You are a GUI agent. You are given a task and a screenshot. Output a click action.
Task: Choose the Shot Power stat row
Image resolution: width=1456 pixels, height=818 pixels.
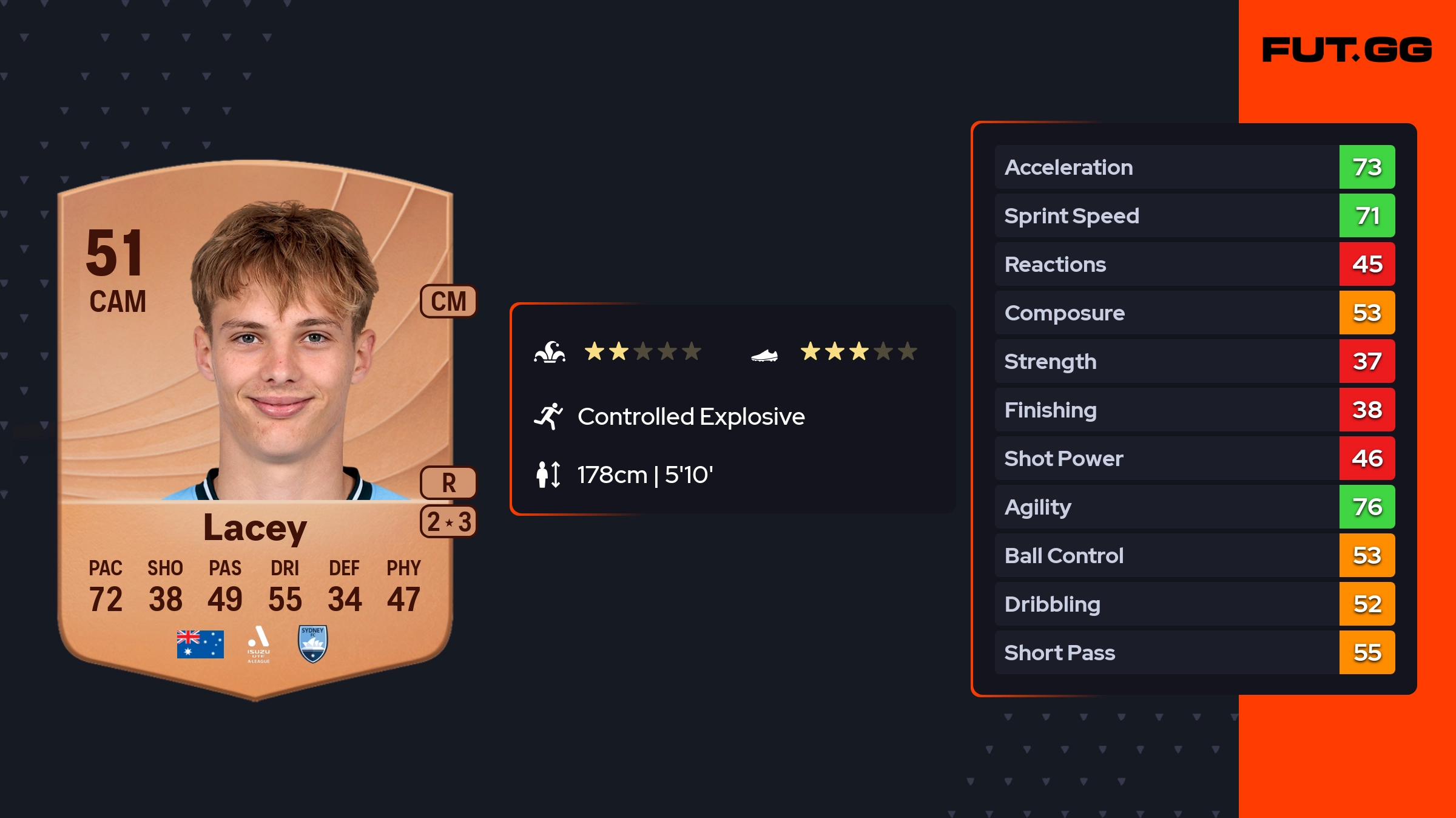click(x=1195, y=458)
